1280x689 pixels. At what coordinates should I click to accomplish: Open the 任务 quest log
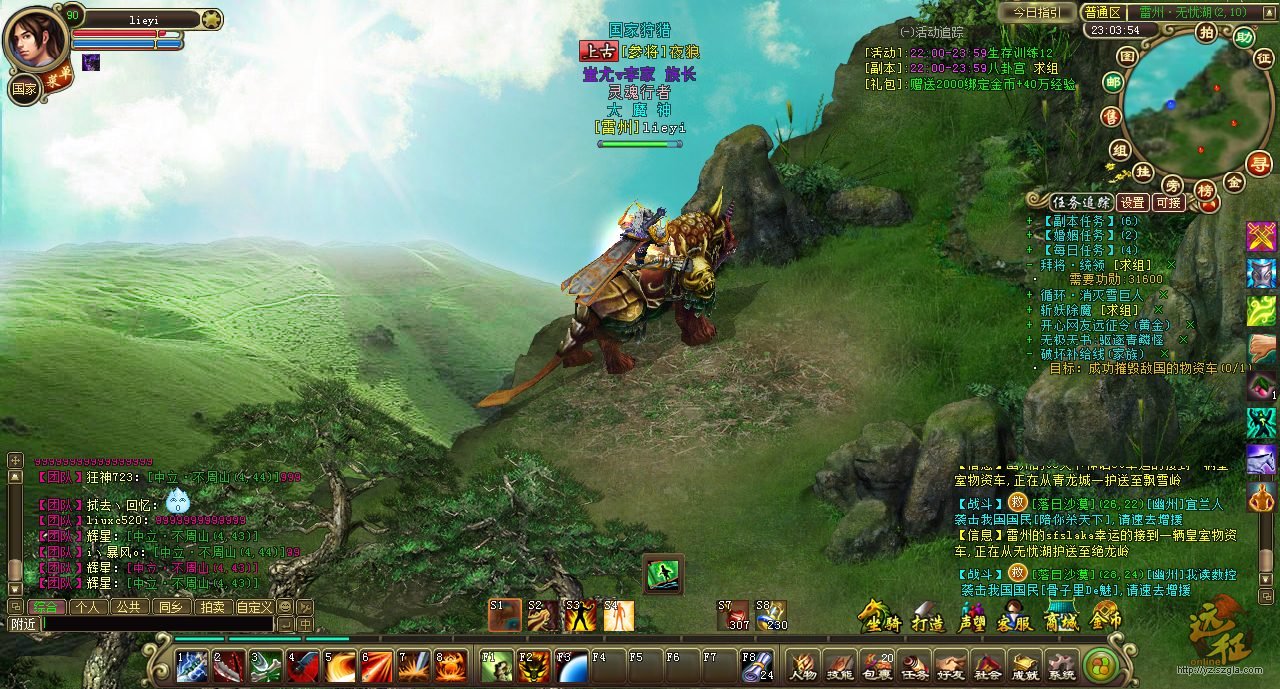click(x=913, y=665)
